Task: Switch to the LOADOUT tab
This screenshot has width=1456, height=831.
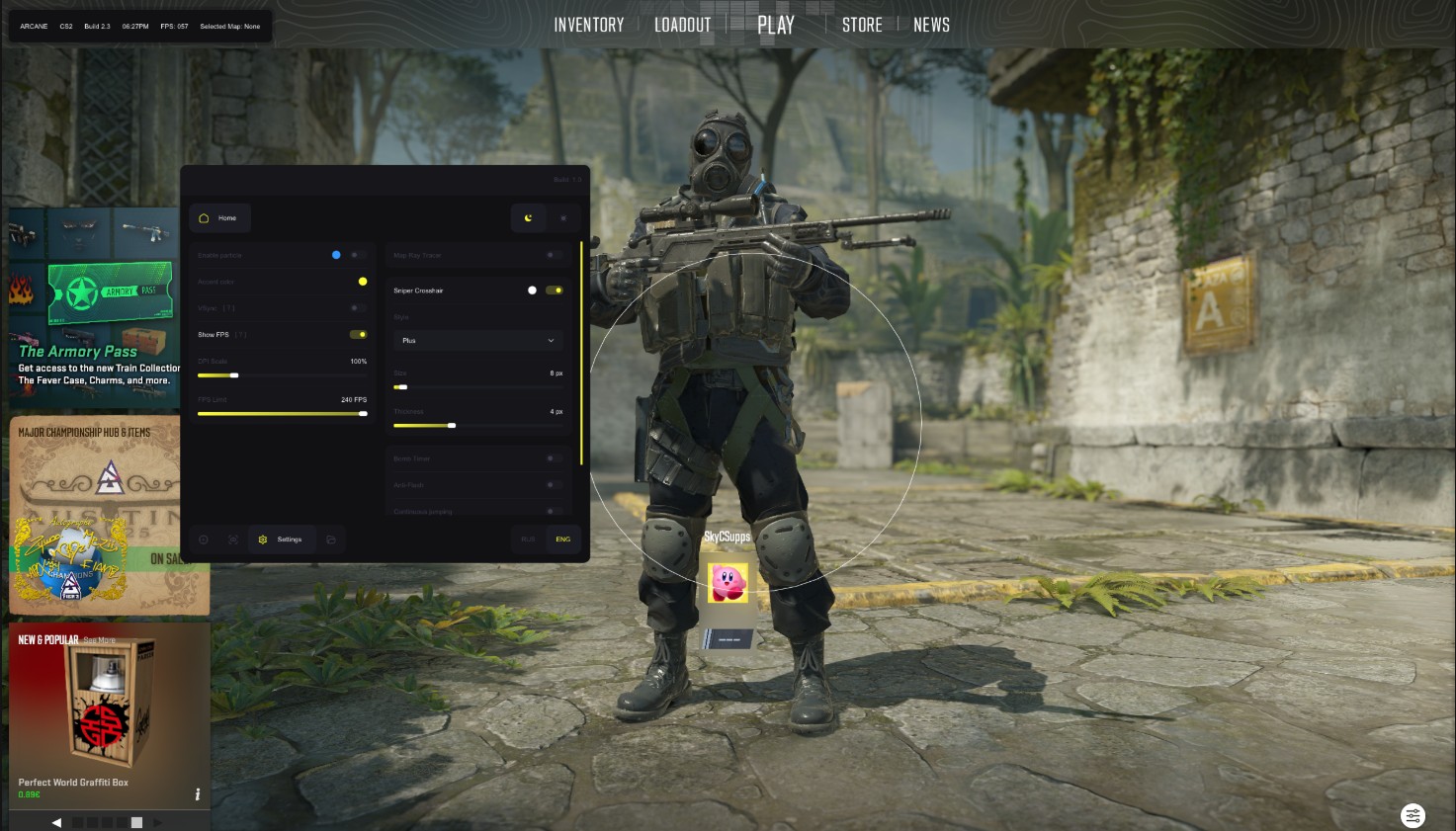Action: tap(682, 24)
